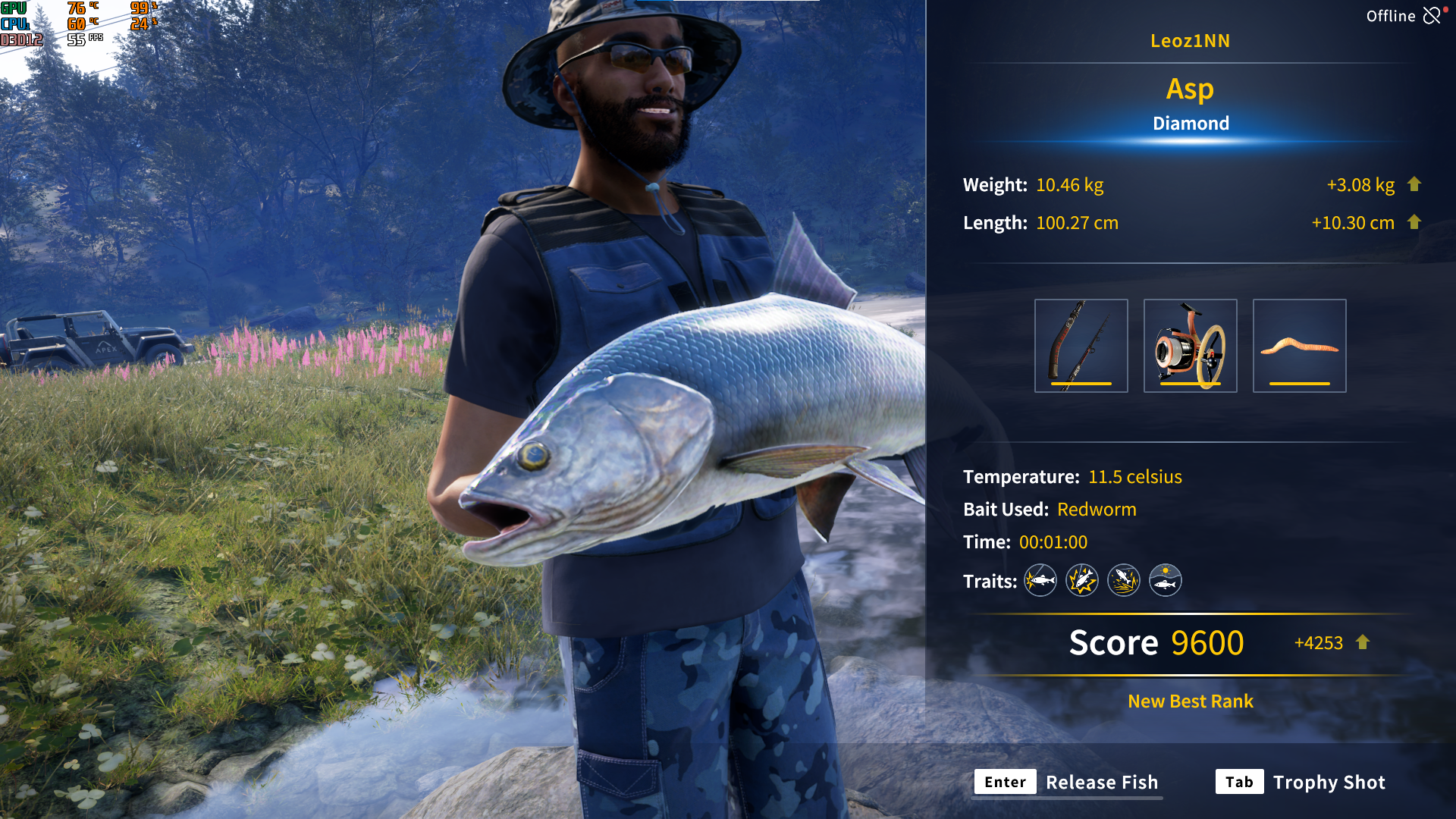Click the score increase arrow beside +4253

(1361, 642)
